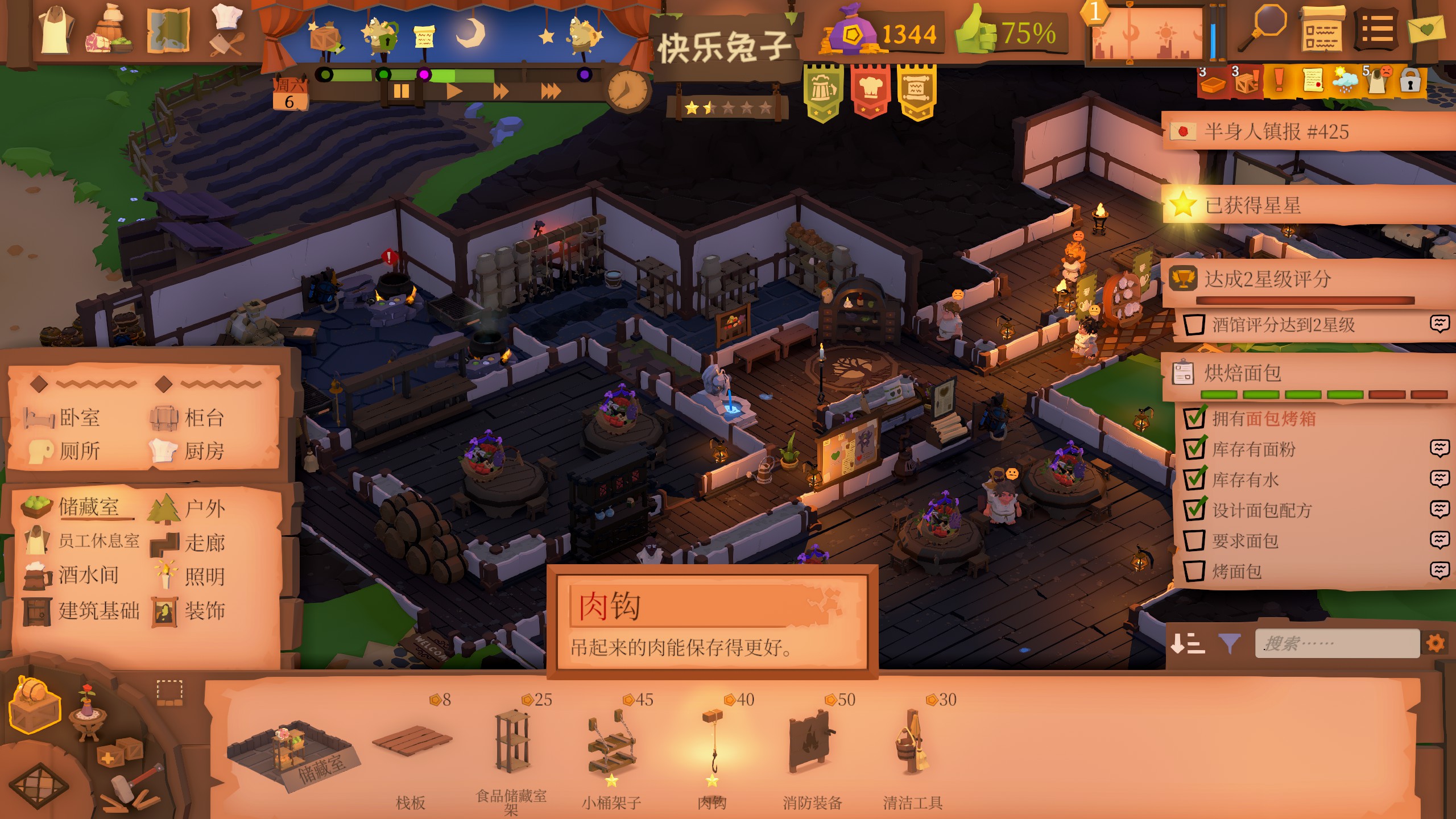Open the filter funnel options

pos(1229,644)
